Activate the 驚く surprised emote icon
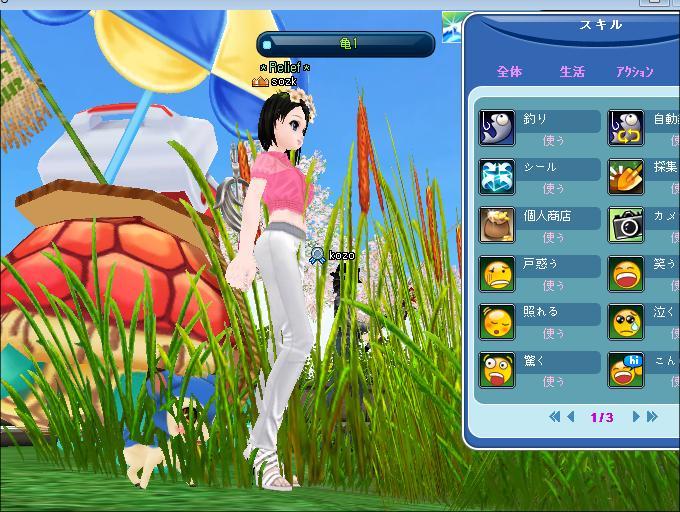Screen dimensions: 680x512 [x=497, y=370]
